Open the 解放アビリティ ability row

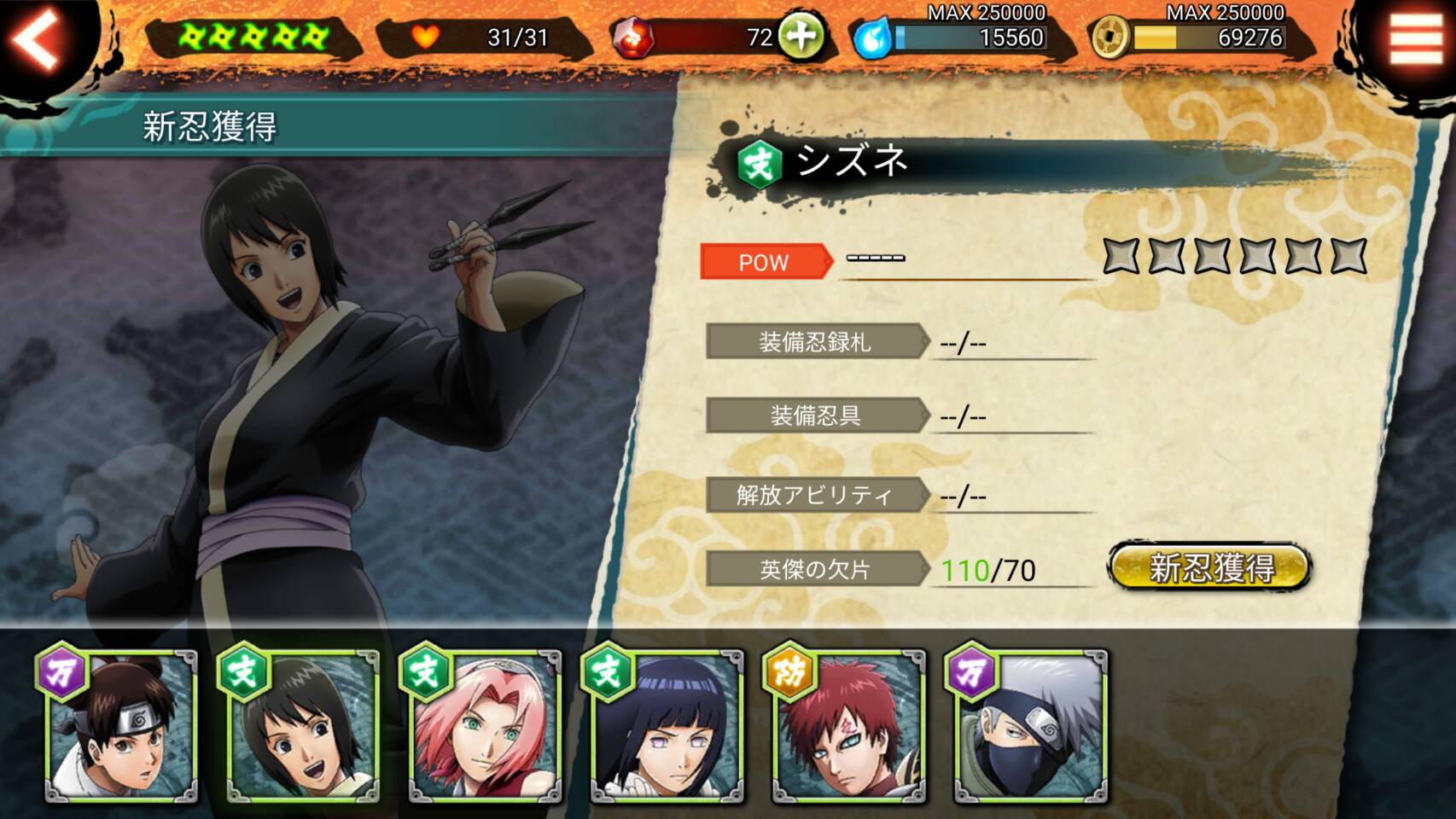tap(816, 495)
